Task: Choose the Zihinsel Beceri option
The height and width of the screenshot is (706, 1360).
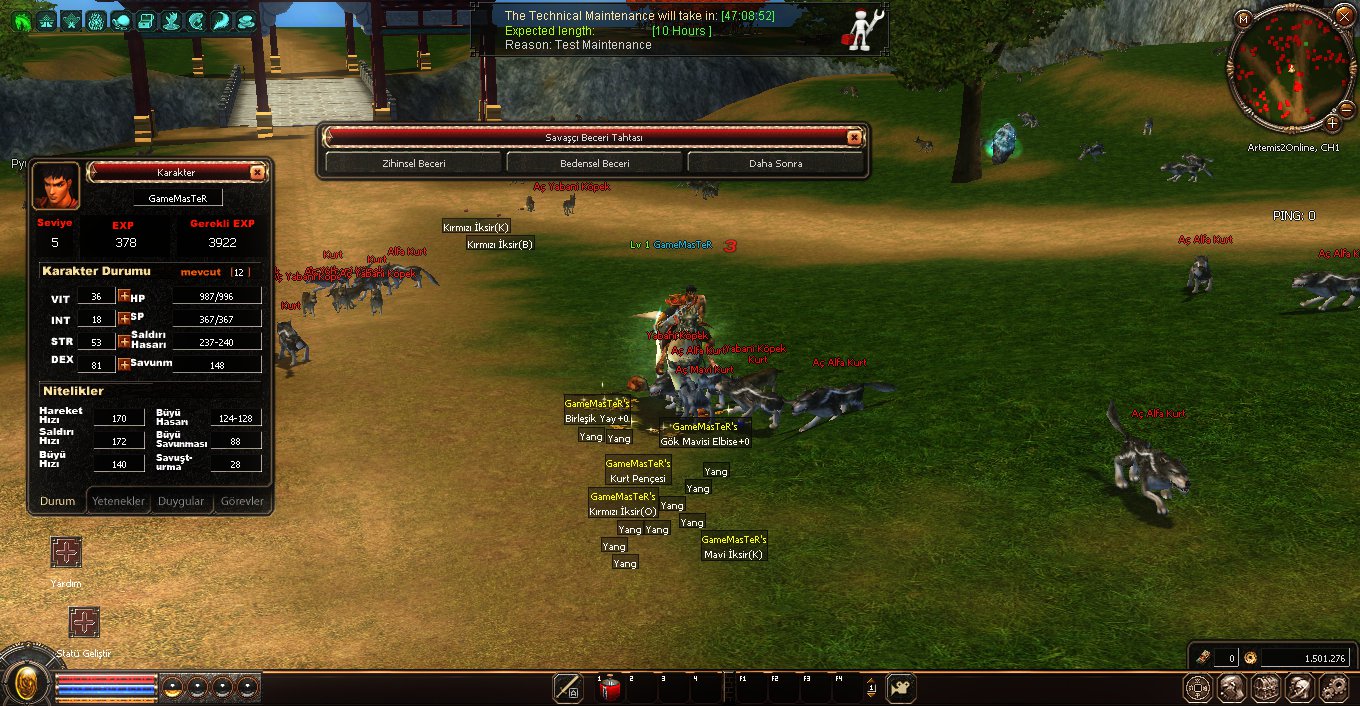Action: [413, 163]
